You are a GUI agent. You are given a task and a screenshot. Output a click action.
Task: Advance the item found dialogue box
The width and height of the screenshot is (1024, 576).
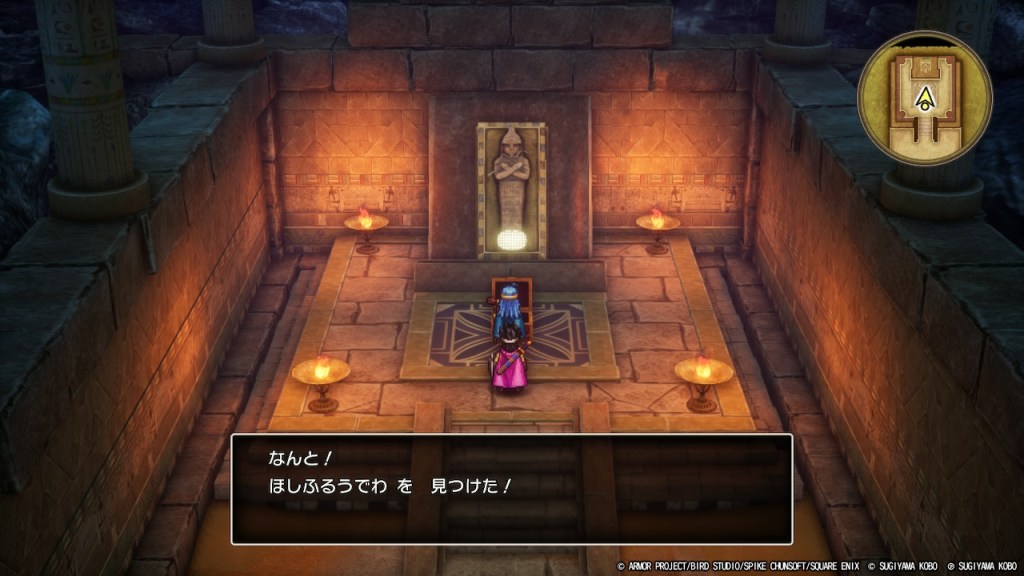click(x=511, y=489)
